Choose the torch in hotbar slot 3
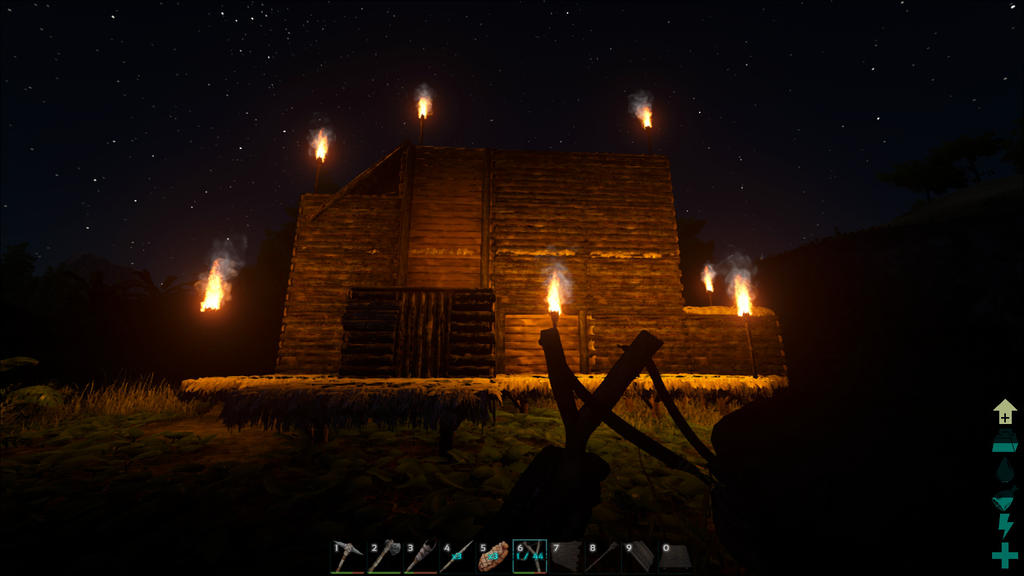Viewport: 1024px width, 576px height. click(x=420, y=556)
